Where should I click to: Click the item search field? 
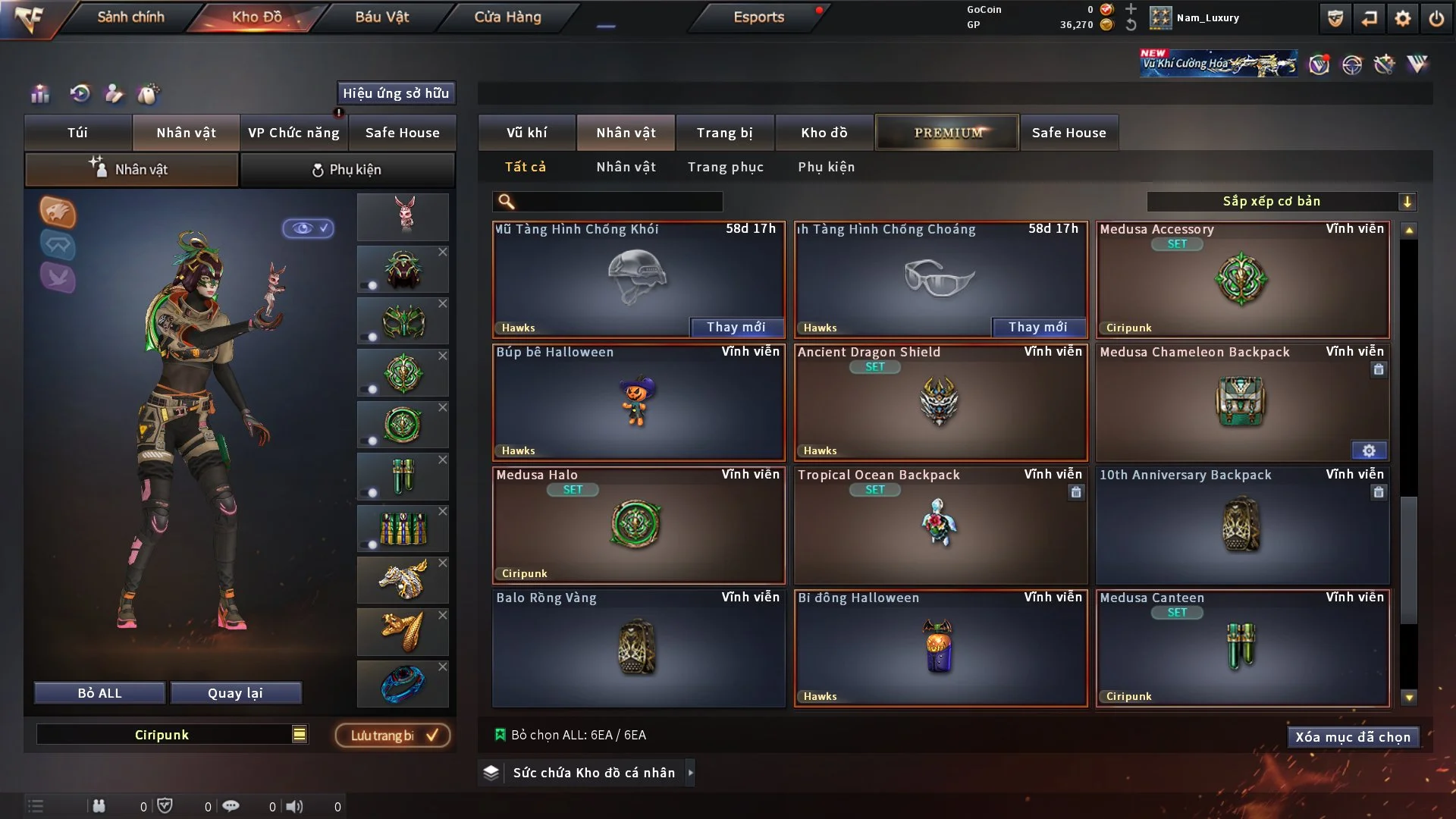click(618, 201)
